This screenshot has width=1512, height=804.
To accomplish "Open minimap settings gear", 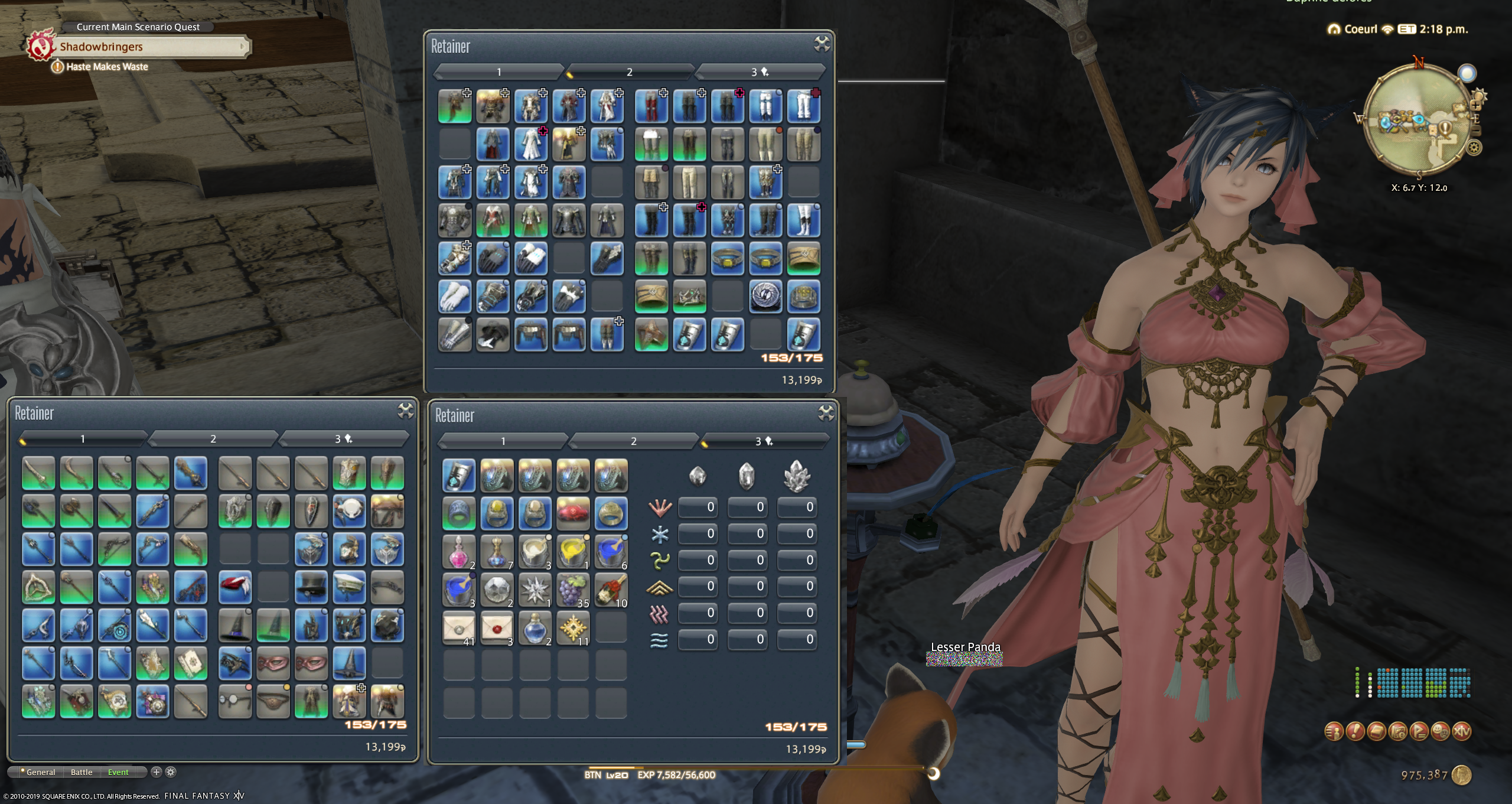I will tap(1474, 148).
